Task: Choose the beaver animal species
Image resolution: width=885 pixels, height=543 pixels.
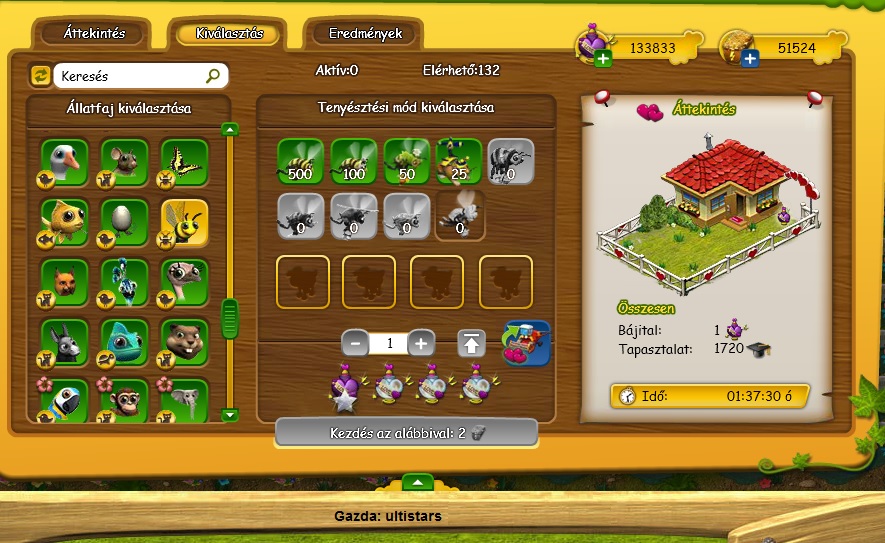Action: pyautogui.click(x=185, y=342)
